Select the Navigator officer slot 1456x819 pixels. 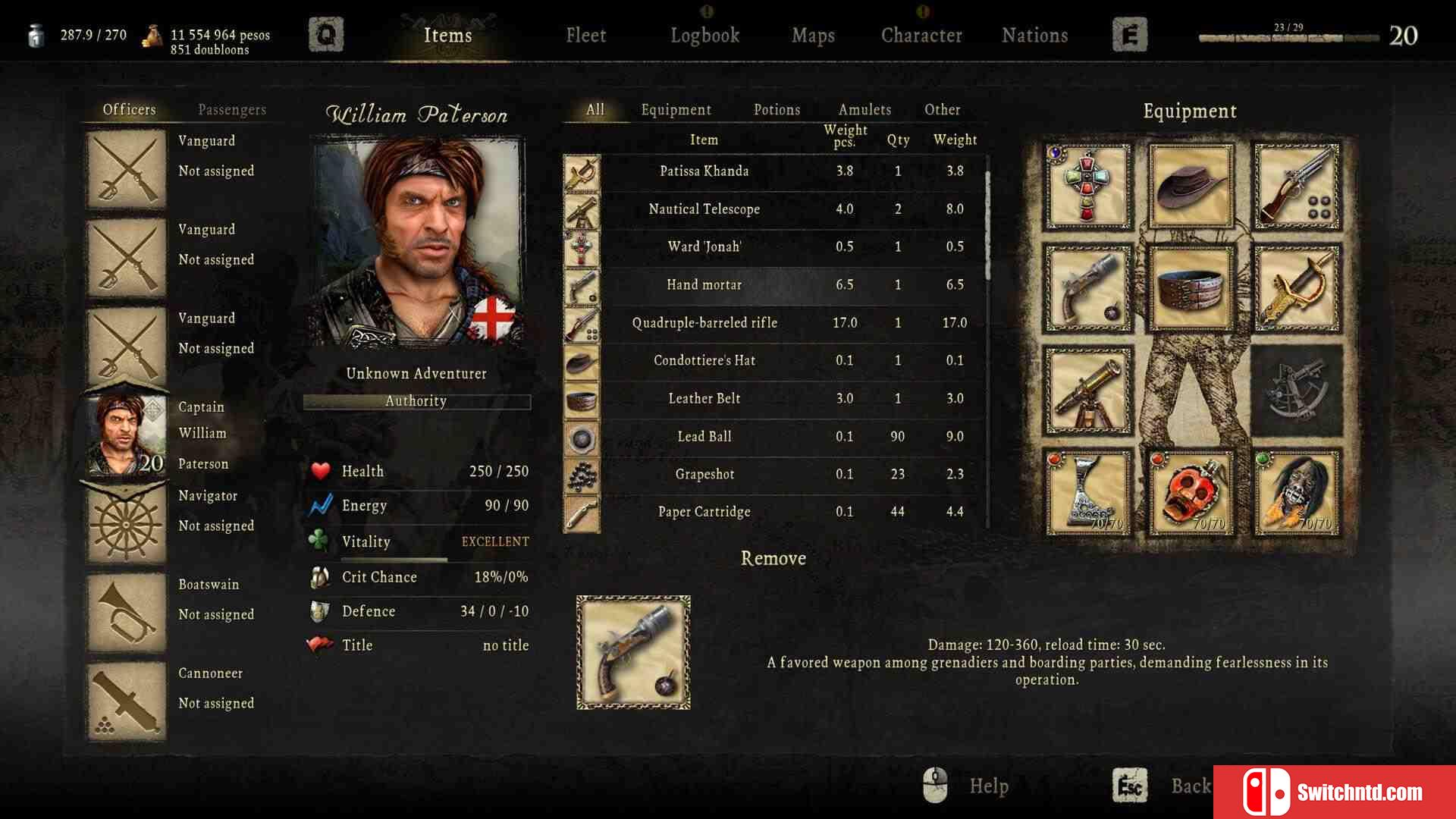pos(126,524)
